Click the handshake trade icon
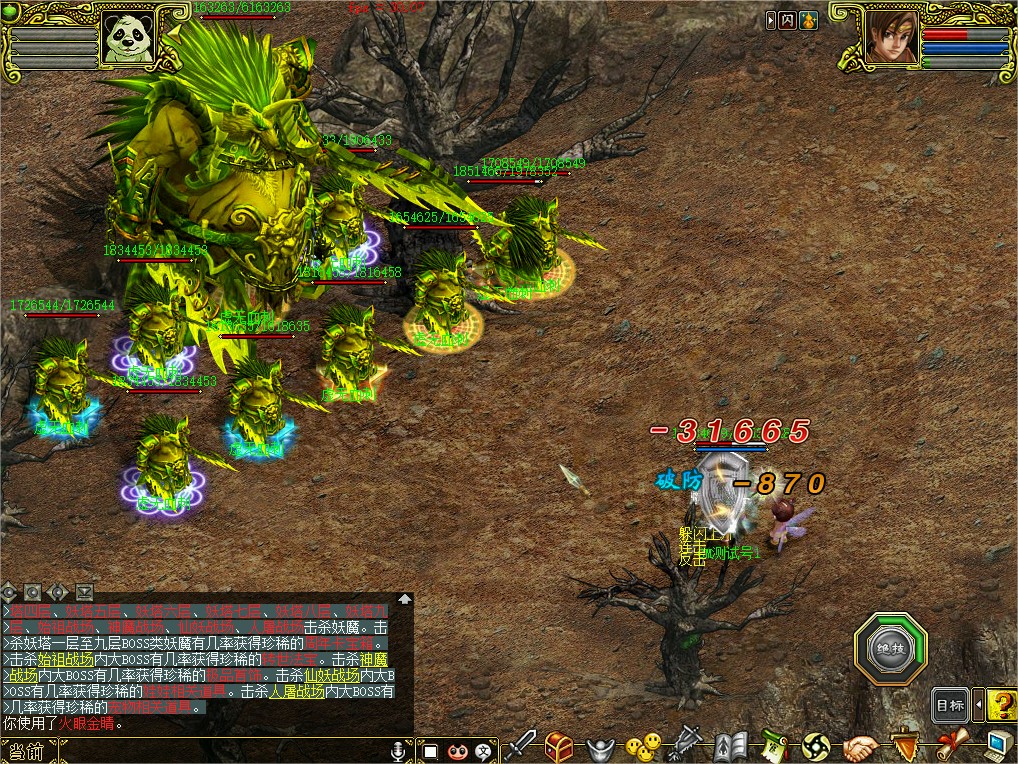The width and height of the screenshot is (1018, 764). (860, 746)
